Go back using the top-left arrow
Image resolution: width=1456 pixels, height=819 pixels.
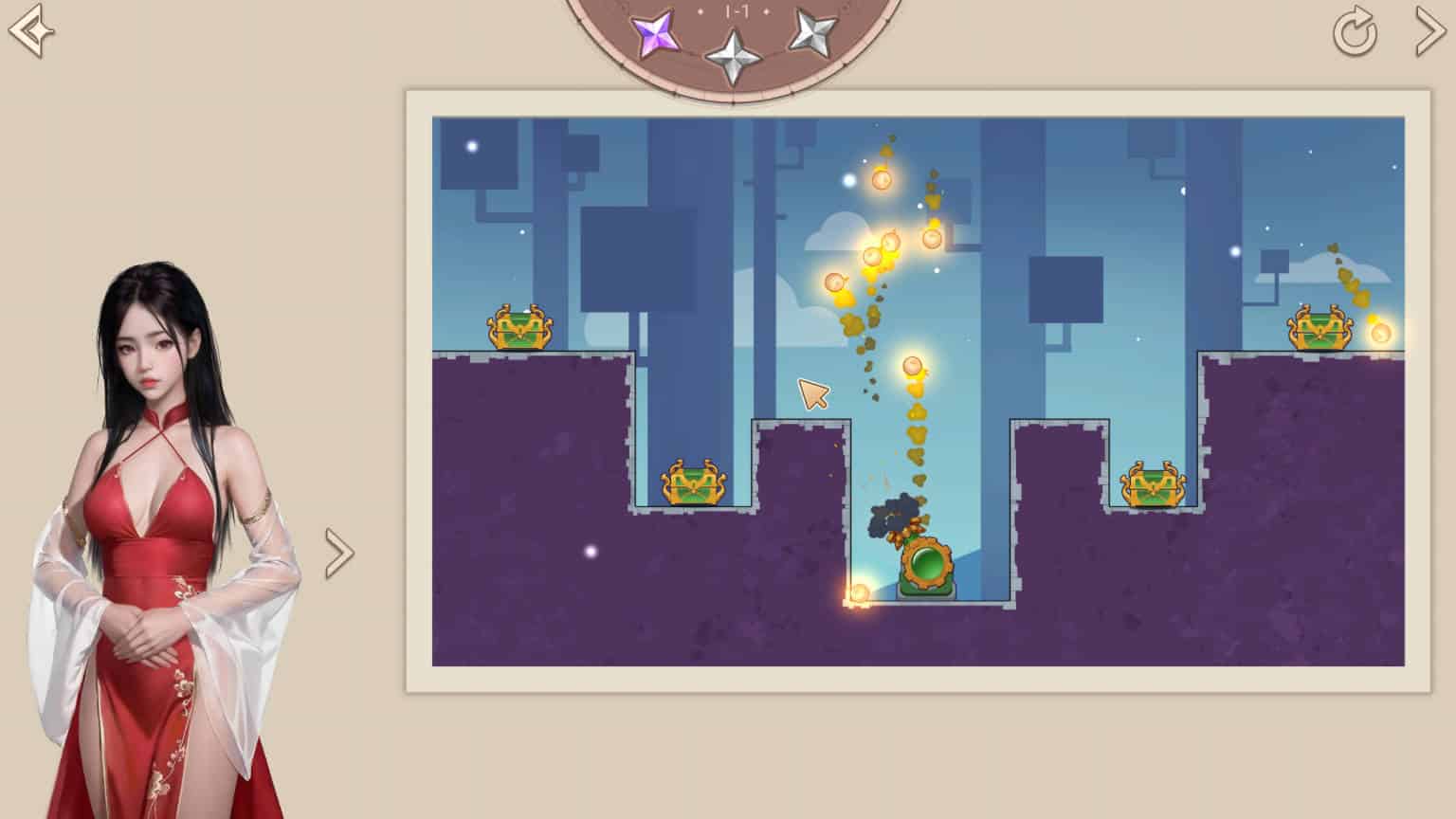[30, 30]
